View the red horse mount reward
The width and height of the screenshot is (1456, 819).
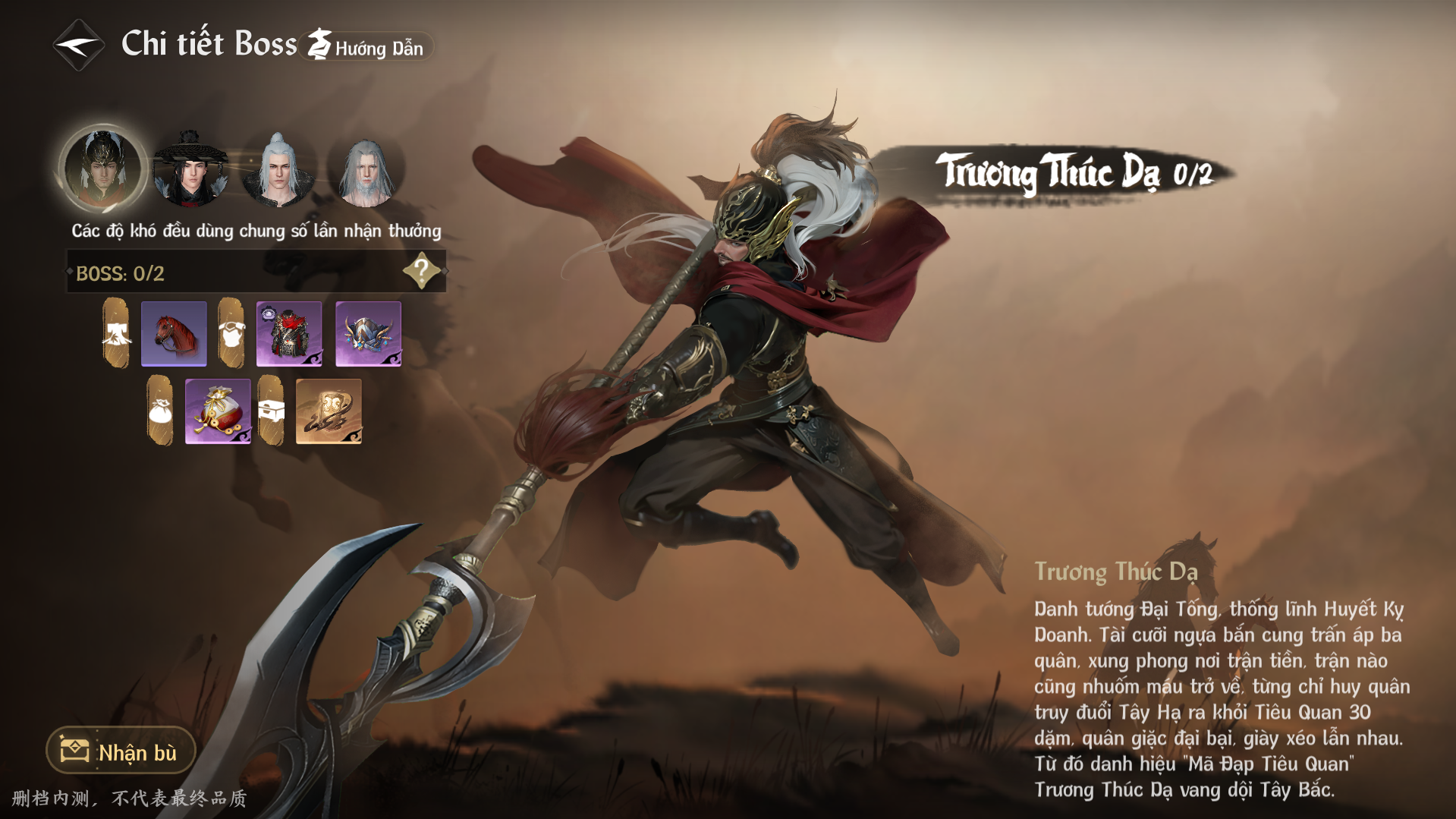click(x=174, y=334)
